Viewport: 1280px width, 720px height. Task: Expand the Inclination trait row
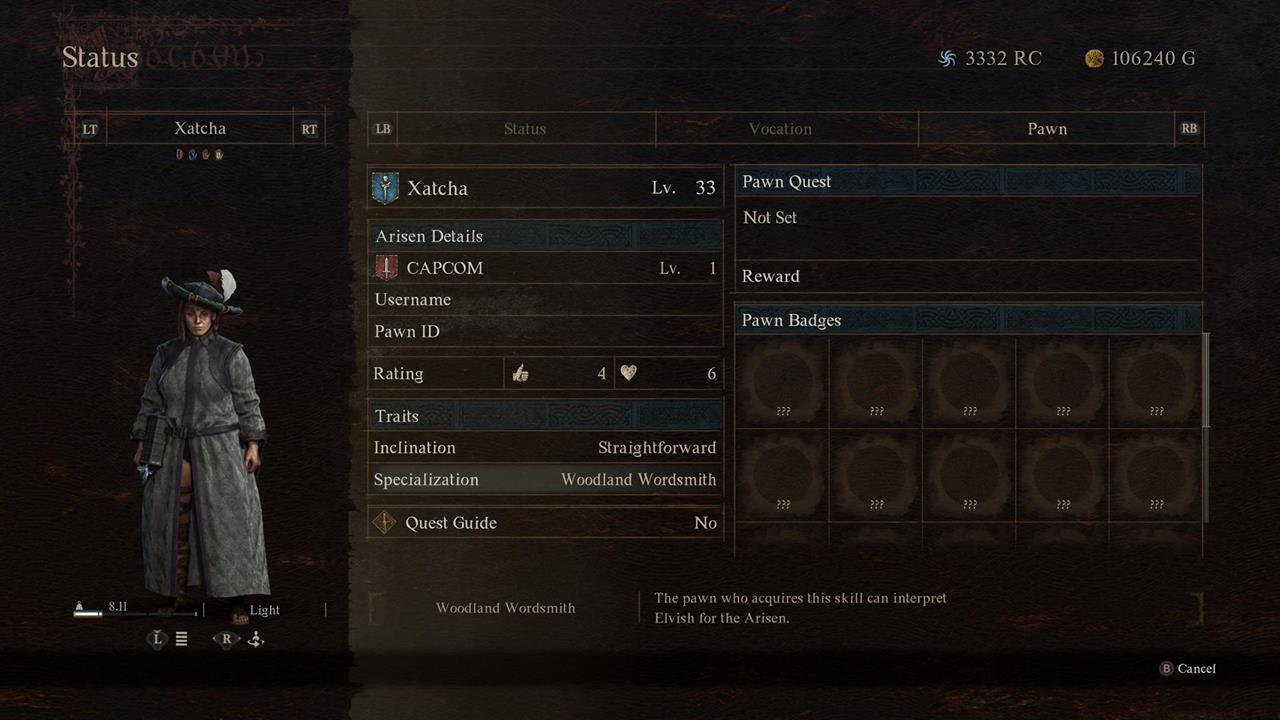click(x=545, y=447)
